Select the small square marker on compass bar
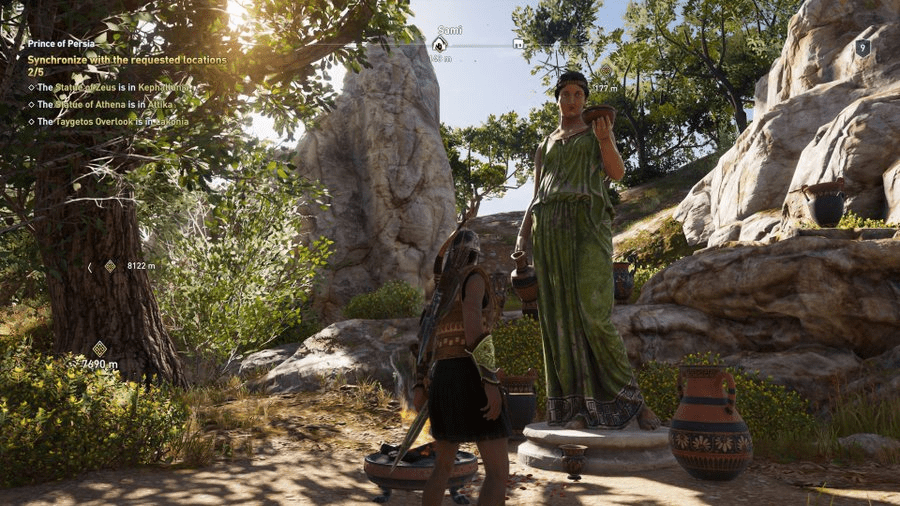 pyautogui.click(x=518, y=44)
